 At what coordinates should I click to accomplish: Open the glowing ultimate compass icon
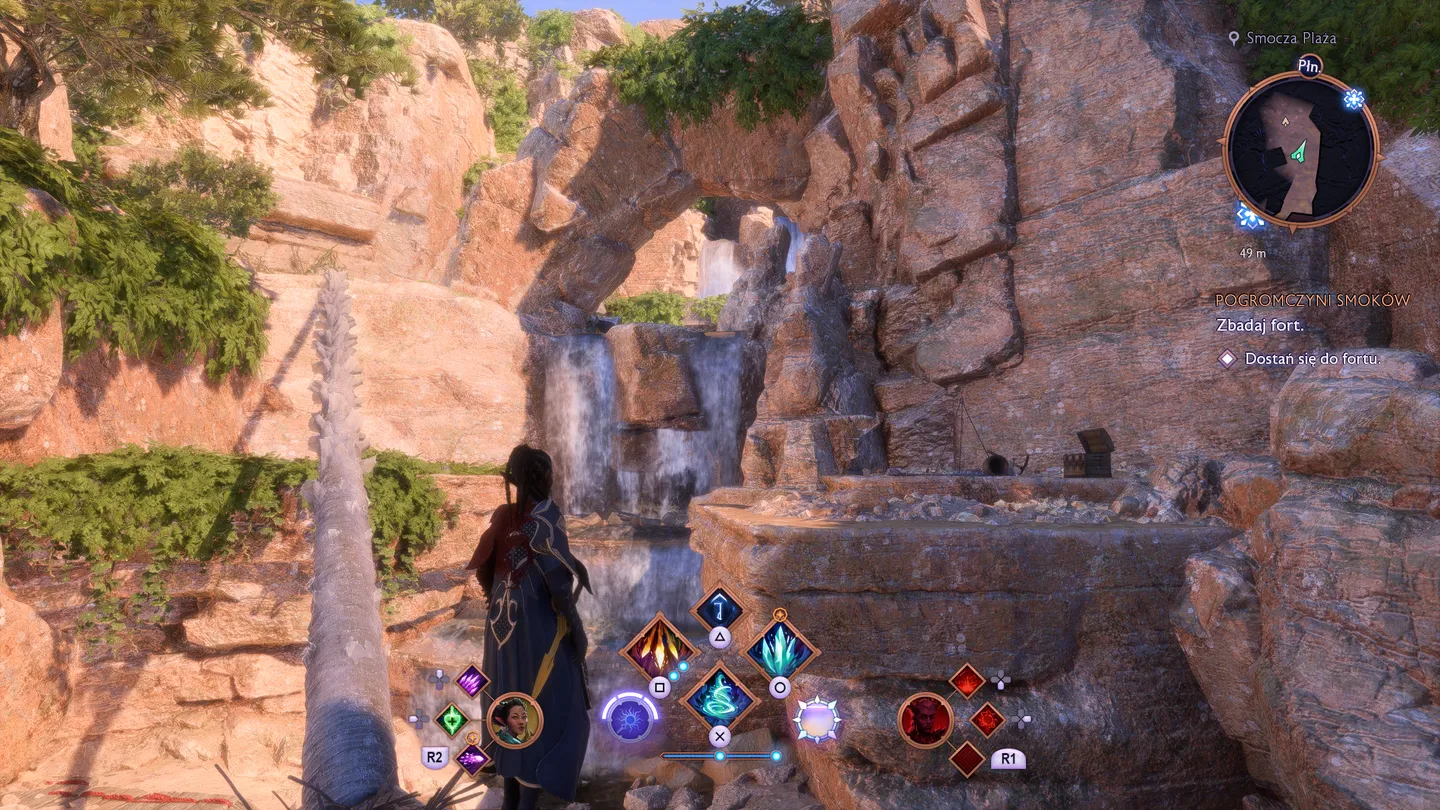tap(817, 722)
